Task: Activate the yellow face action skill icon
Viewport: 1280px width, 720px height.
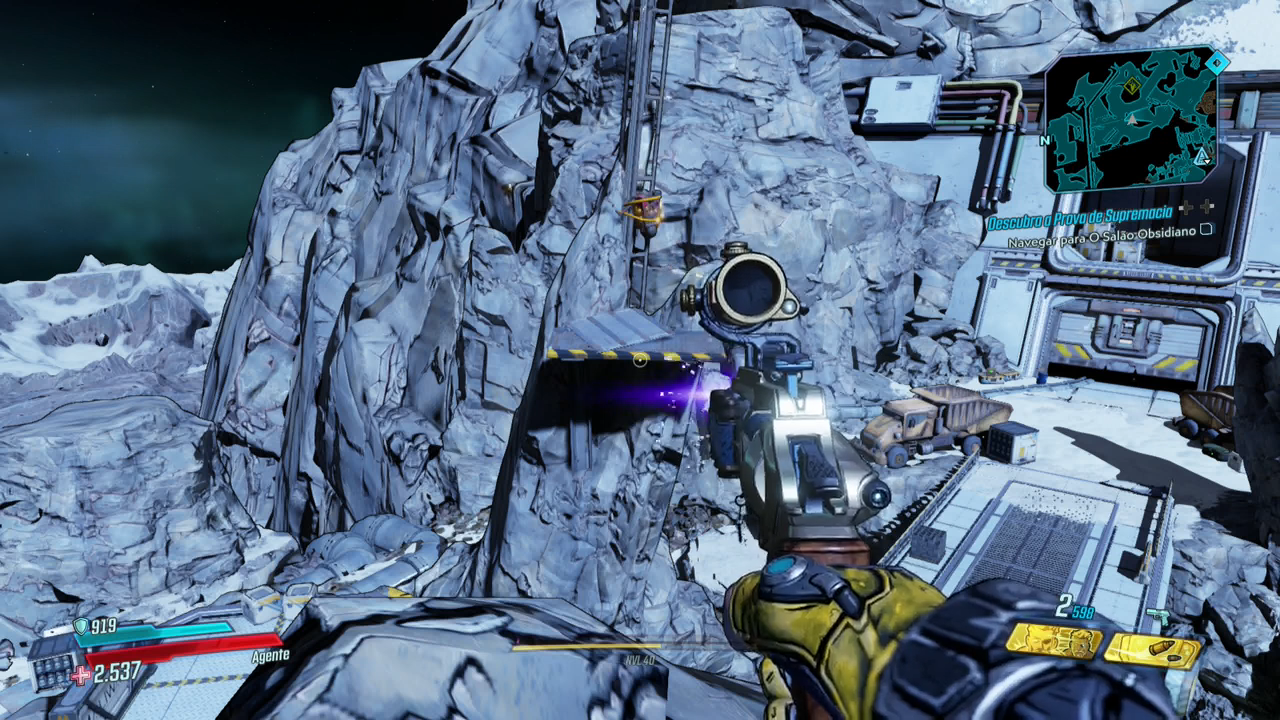Action: (x=1054, y=640)
